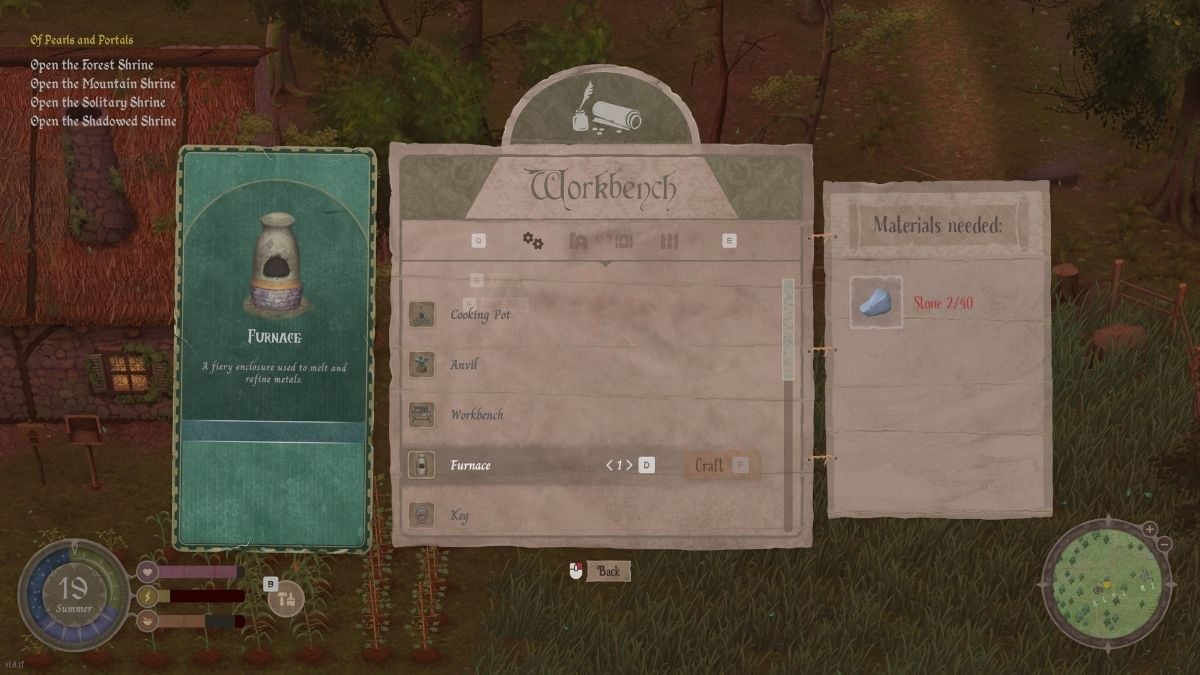1200x675 pixels.
Task: Open the third crafting category tab
Action: pyautogui.click(x=624, y=241)
